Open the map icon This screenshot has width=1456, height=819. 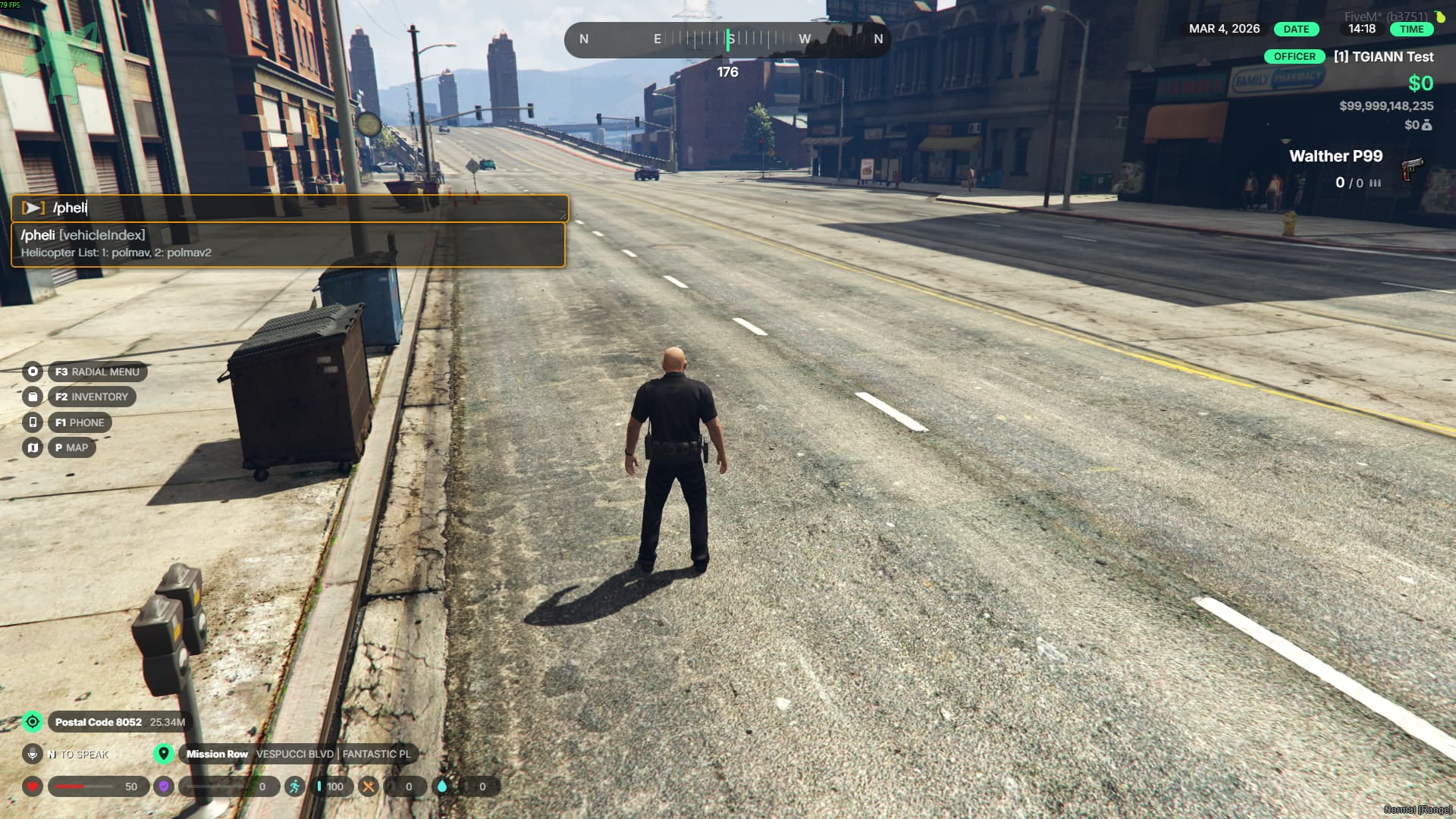pyautogui.click(x=33, y=447)
